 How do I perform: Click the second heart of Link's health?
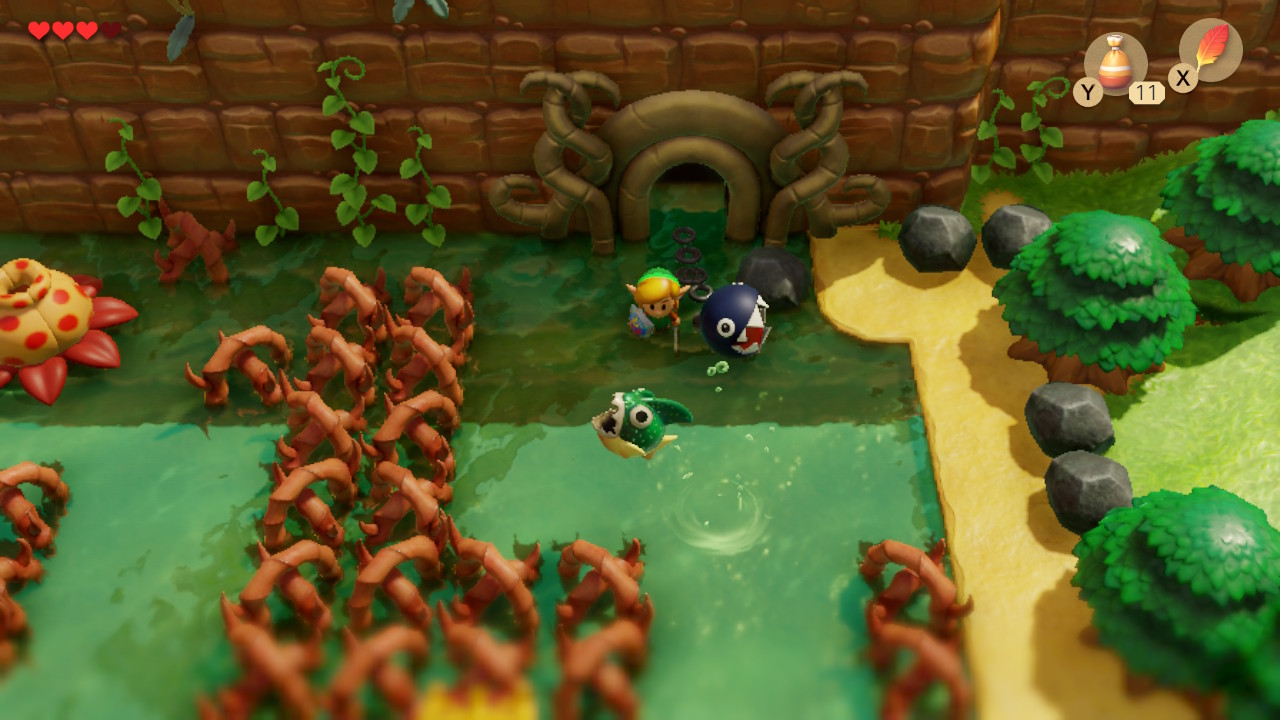pyautogui.click(x=62, y=29)
